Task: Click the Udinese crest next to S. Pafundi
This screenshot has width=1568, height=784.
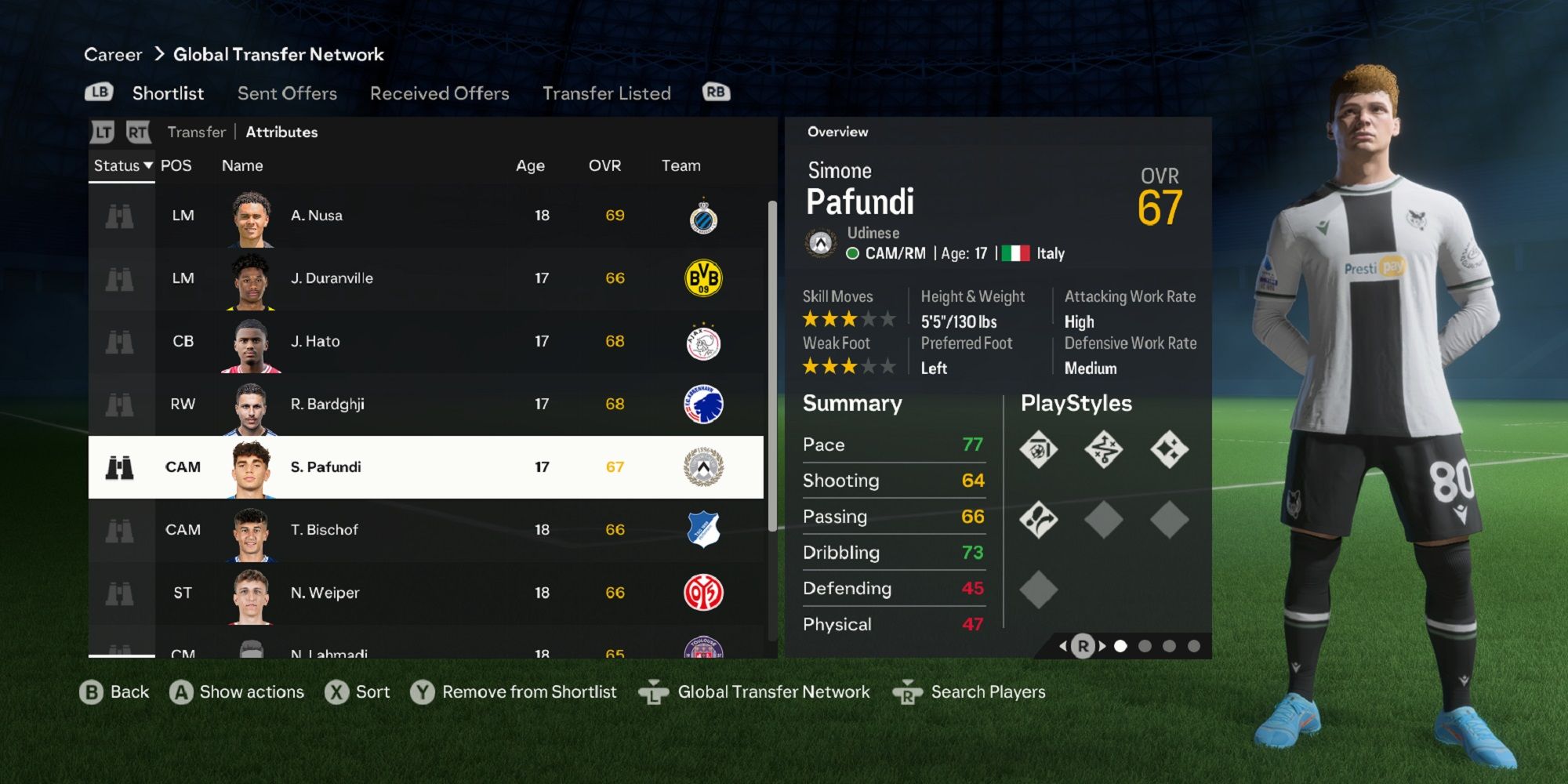Action: (705, 466)
